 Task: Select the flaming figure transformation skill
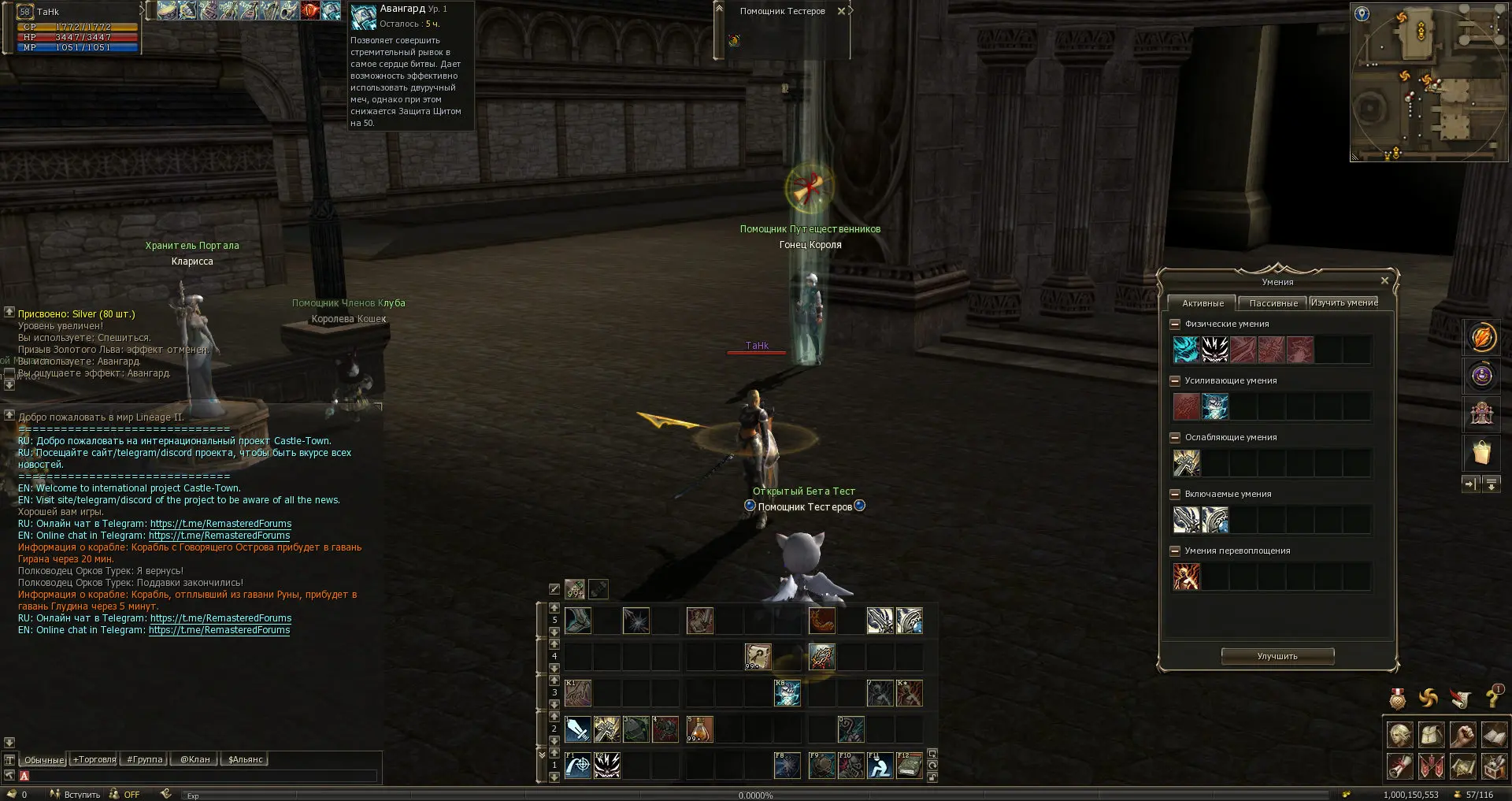[1187, 577]
